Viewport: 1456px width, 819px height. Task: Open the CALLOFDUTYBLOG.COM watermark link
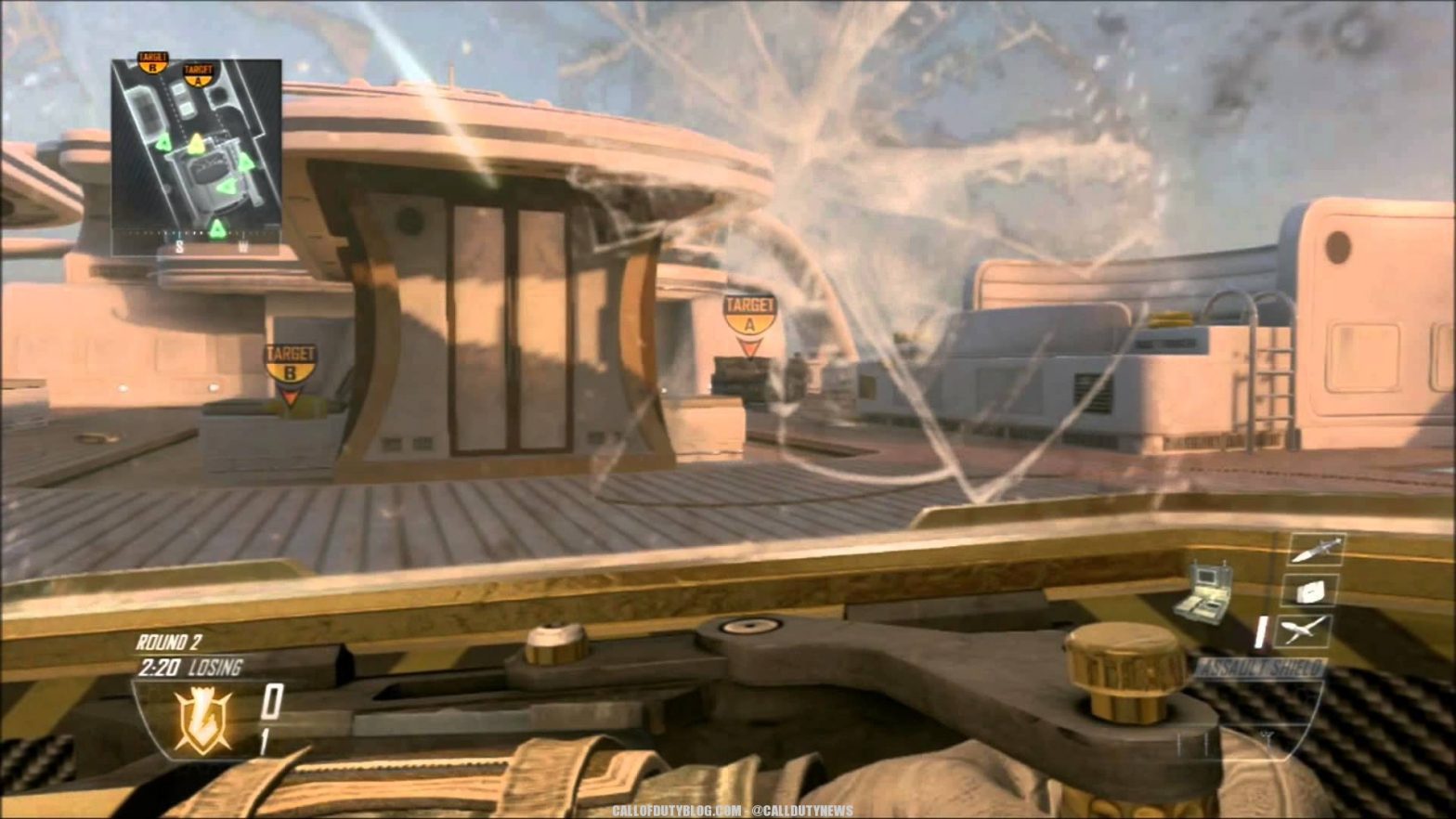coord(677,810)
